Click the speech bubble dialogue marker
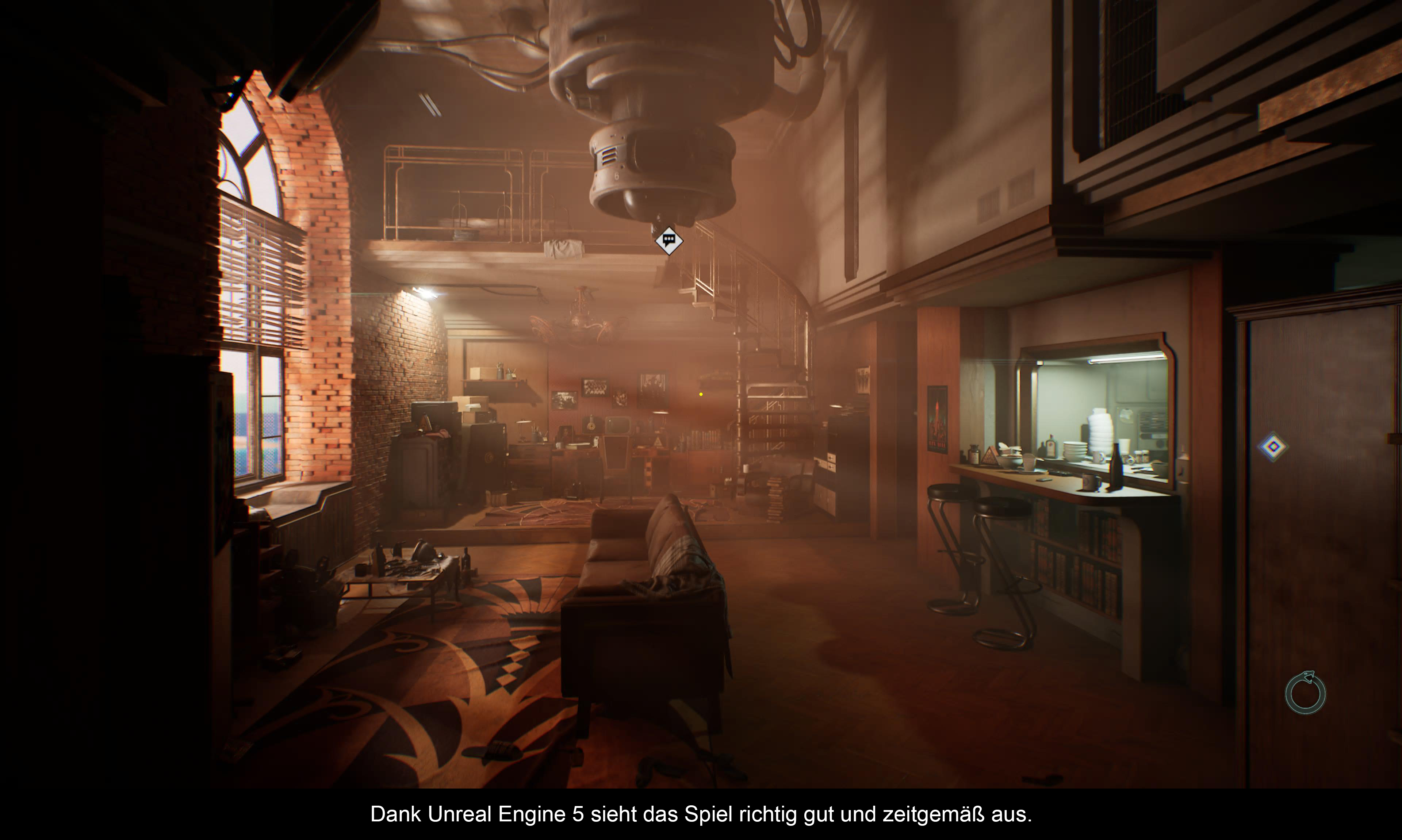This screenshot has height=840, width=1402. [x=669, y=241]
